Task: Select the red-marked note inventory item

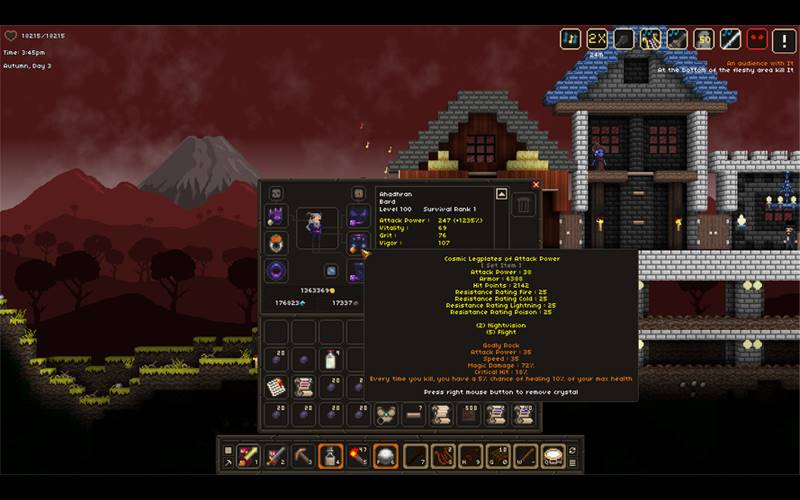Action: (x=276, y=387)
